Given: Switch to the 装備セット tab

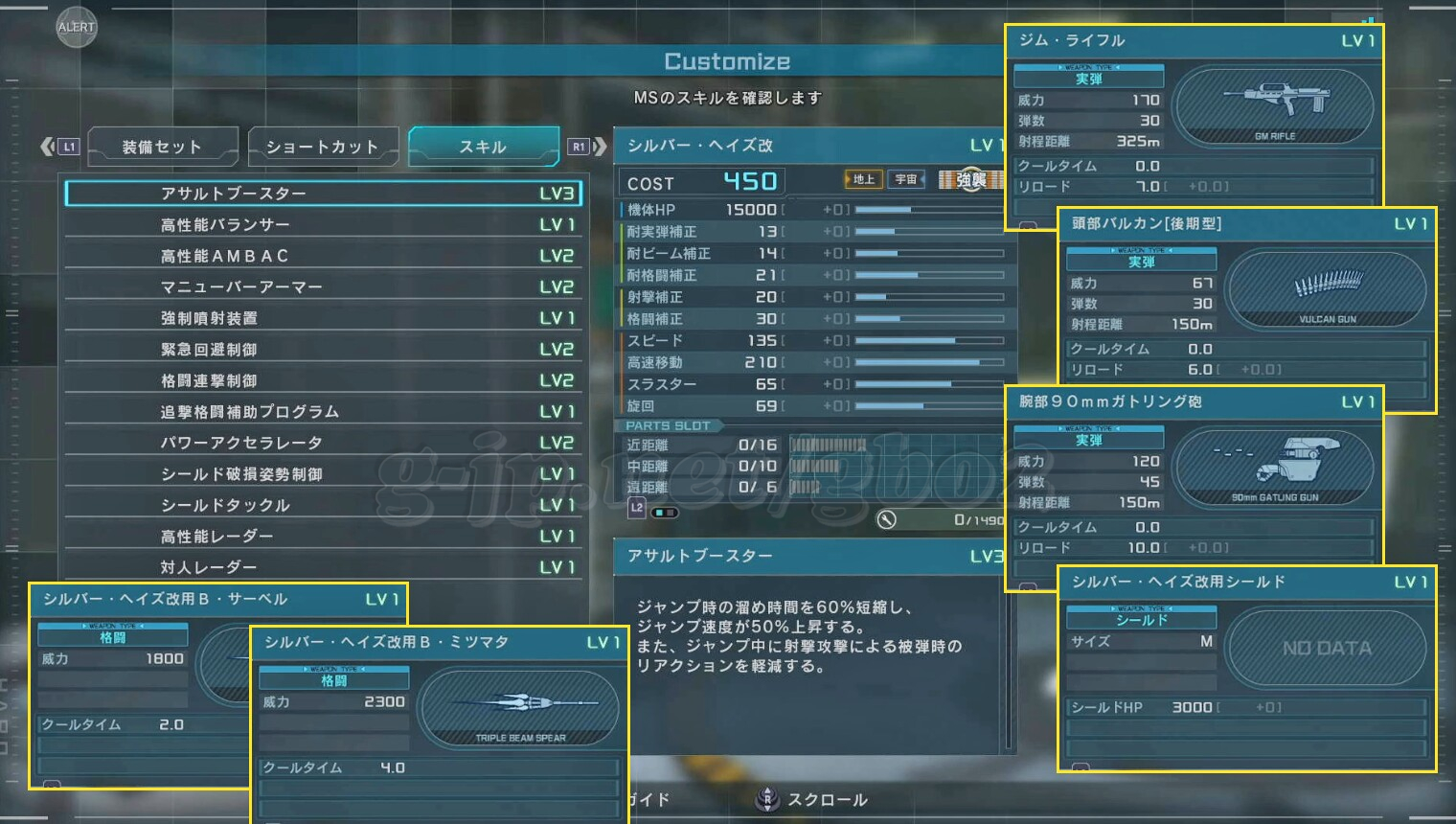Looking at the screenshot, I should 162,147.
